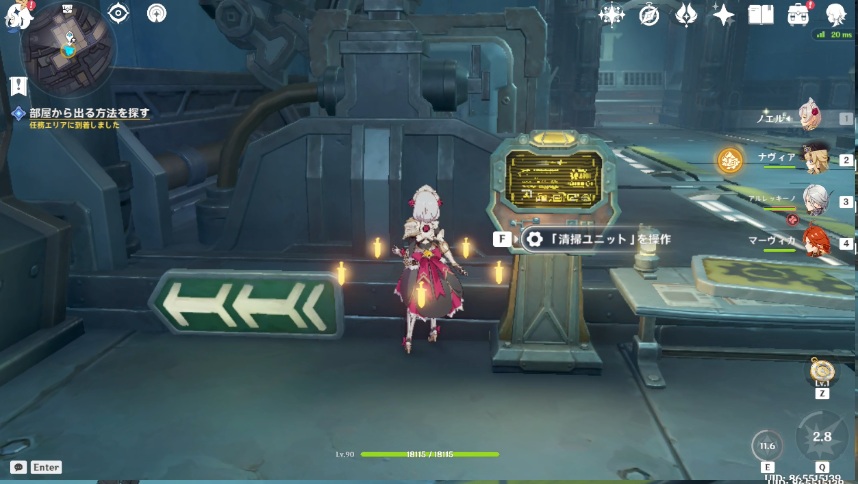The image size is (858, 484).
Task: Switch to party member マーヴィカ
Action: 814,241
